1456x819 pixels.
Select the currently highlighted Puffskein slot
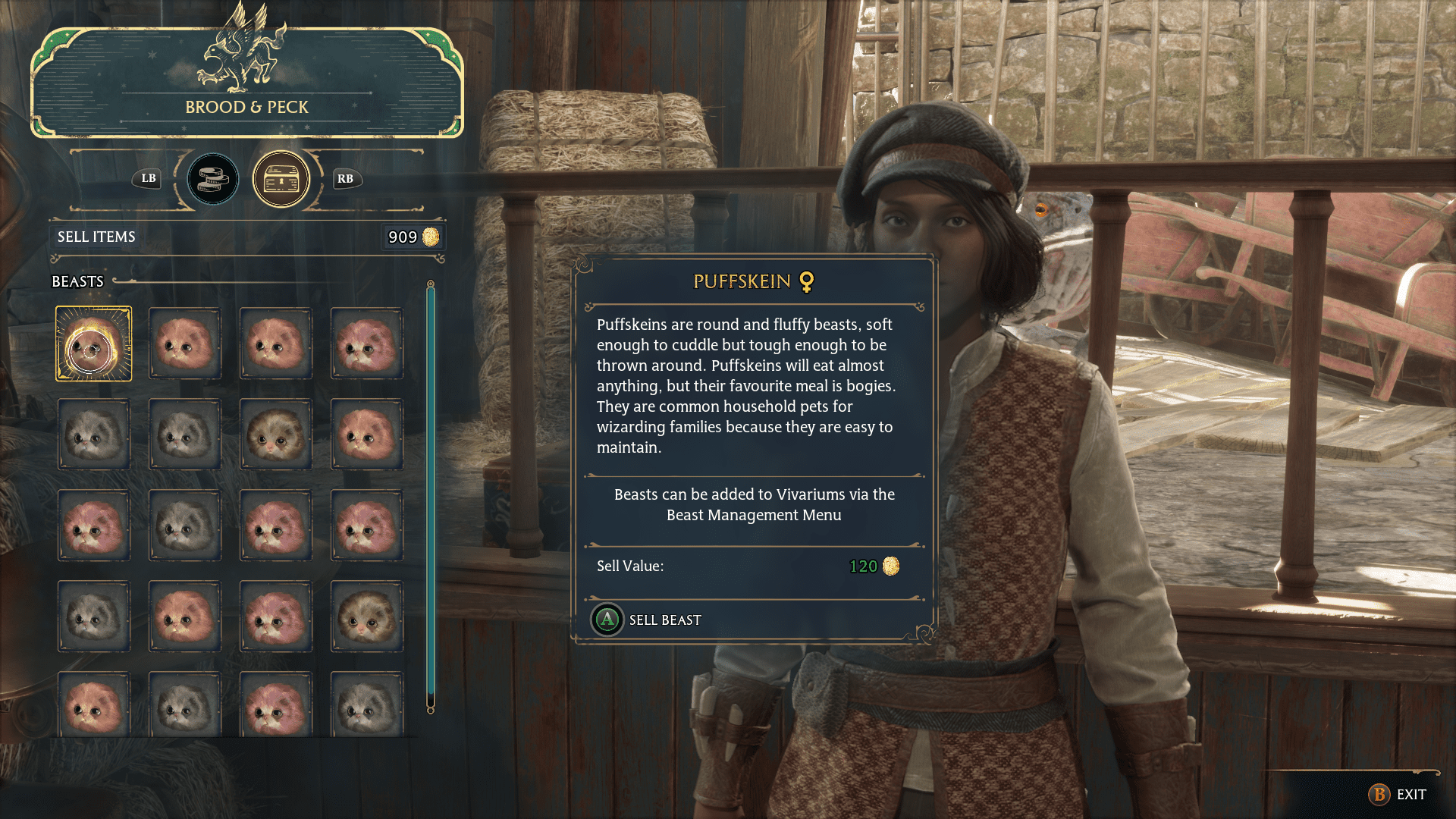click(93, 343)
